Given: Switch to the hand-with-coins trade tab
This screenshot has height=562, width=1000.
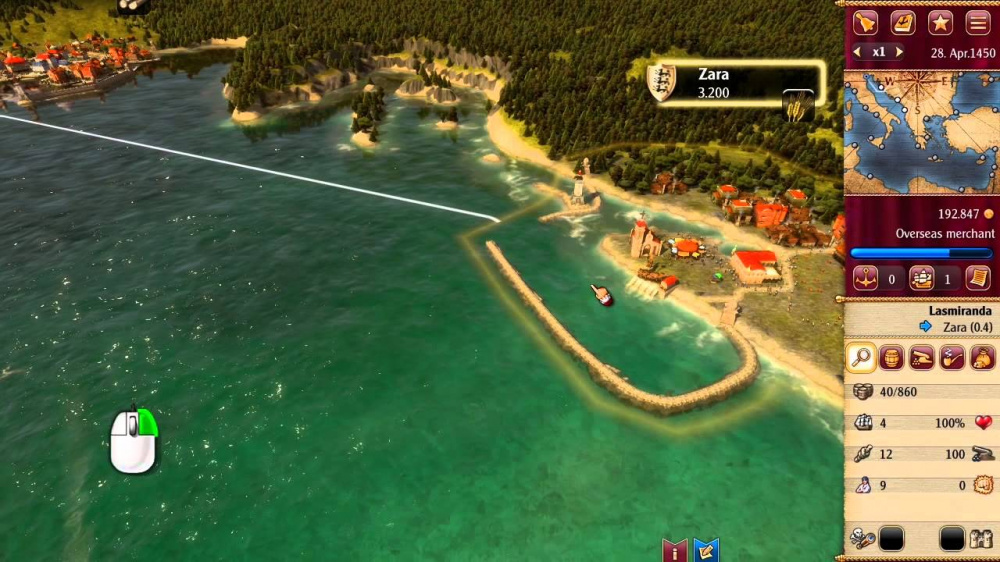Looking at the screenshot, I should click(x=922, y=357).
